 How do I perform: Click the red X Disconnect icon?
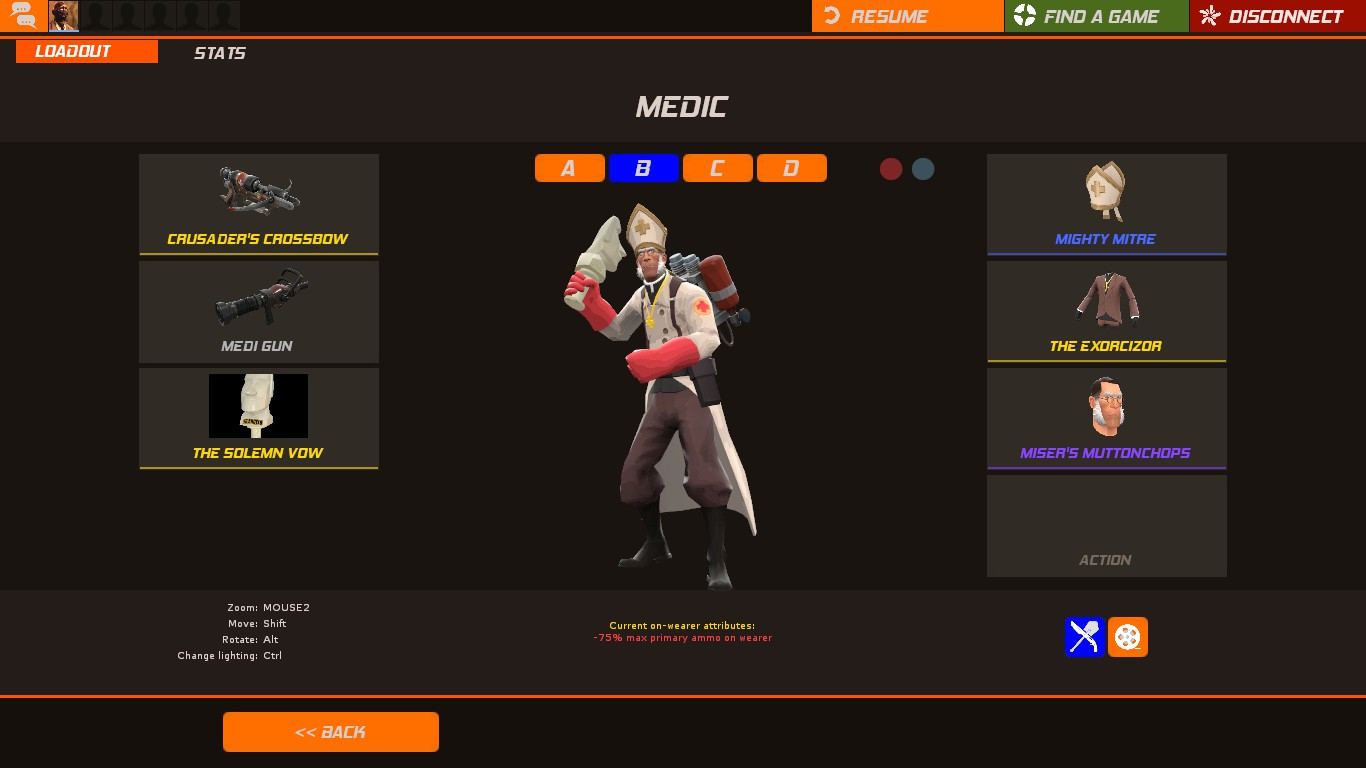pyautogui.click(x=1208, y=16)
